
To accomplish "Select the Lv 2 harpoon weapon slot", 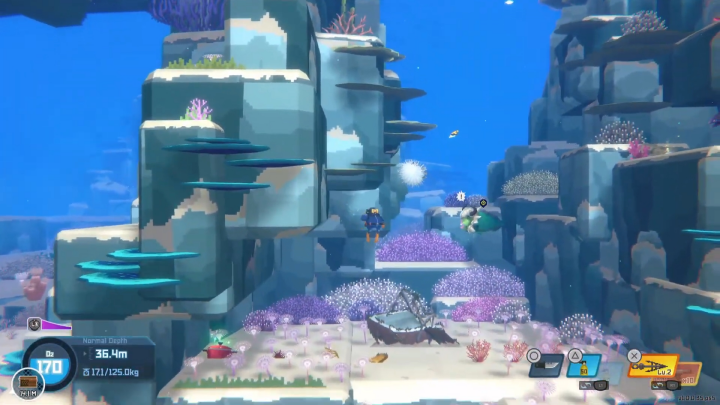I will coord(652,366).
